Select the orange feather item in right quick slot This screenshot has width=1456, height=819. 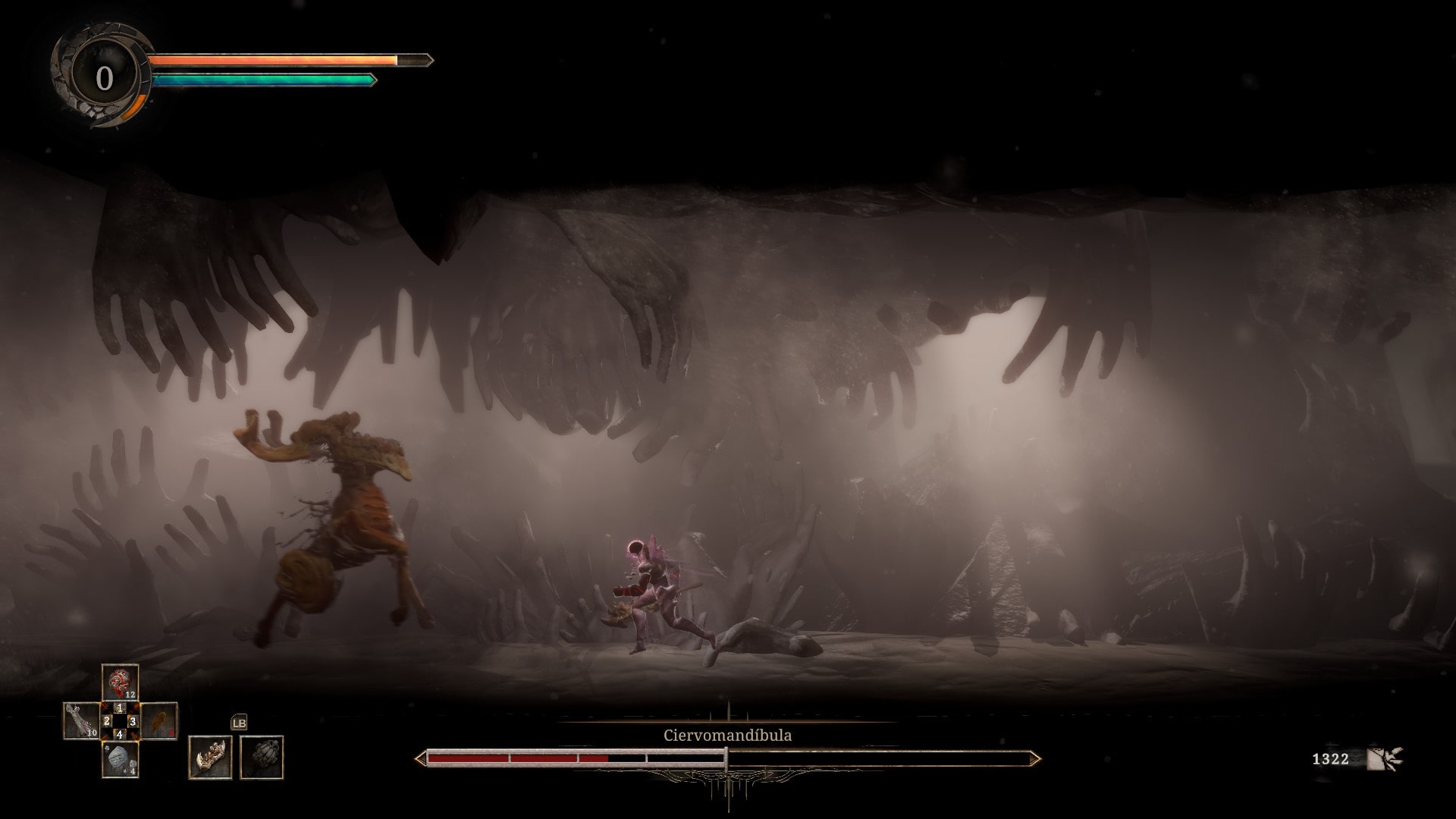(161, 722)
